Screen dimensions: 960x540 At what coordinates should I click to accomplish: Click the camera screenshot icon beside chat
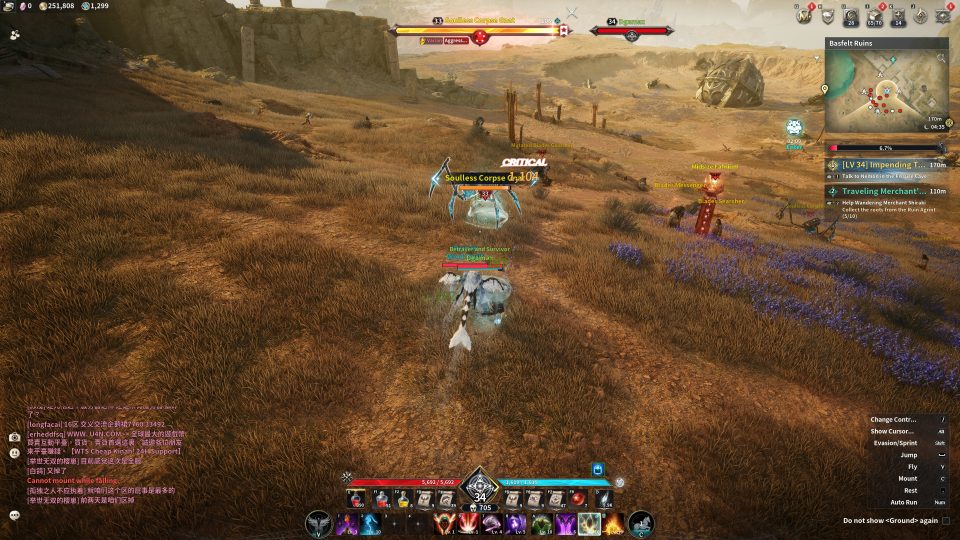click(x=15, y=437)
